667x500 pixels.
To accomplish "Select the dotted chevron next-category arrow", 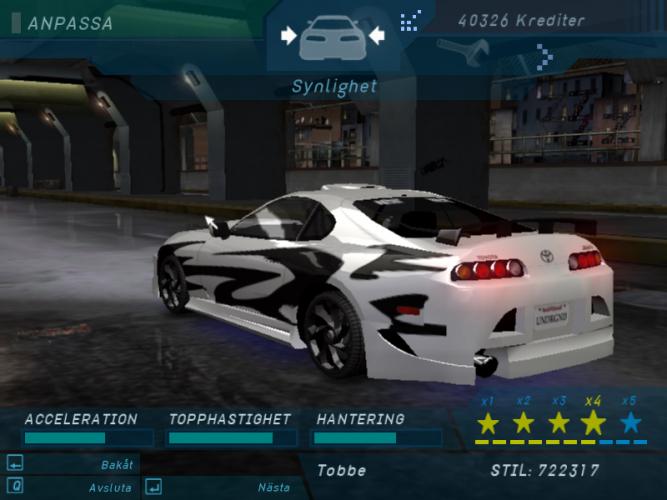I will [x=544, y=56].
